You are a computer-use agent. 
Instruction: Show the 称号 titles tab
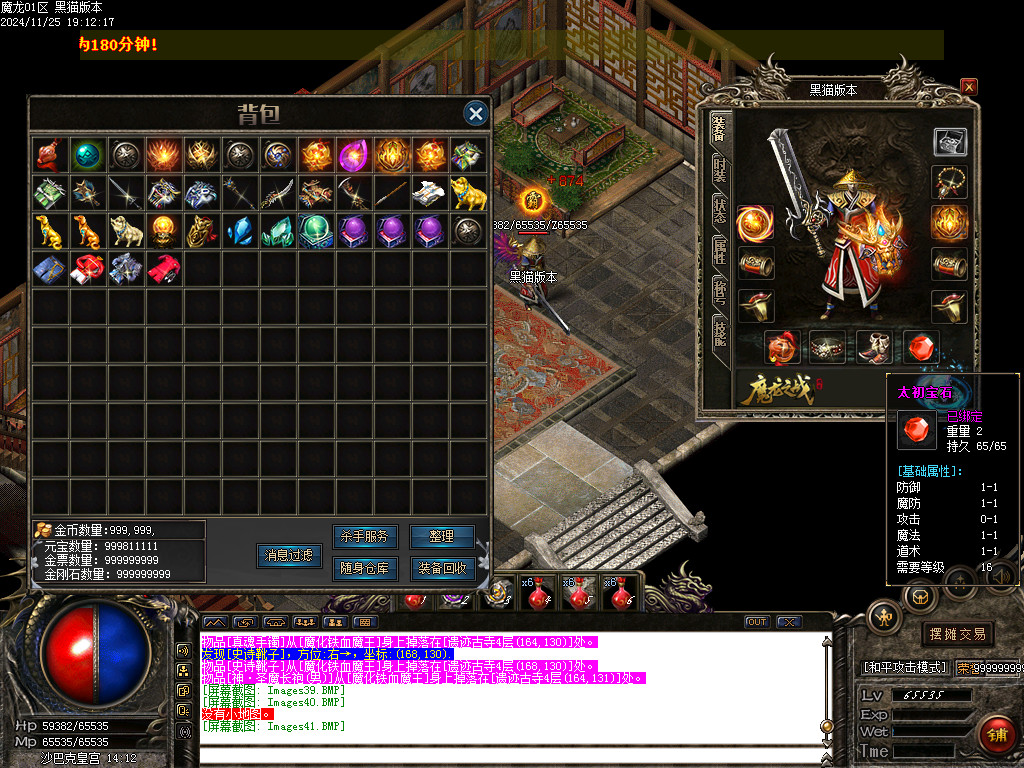pos(719,292)
